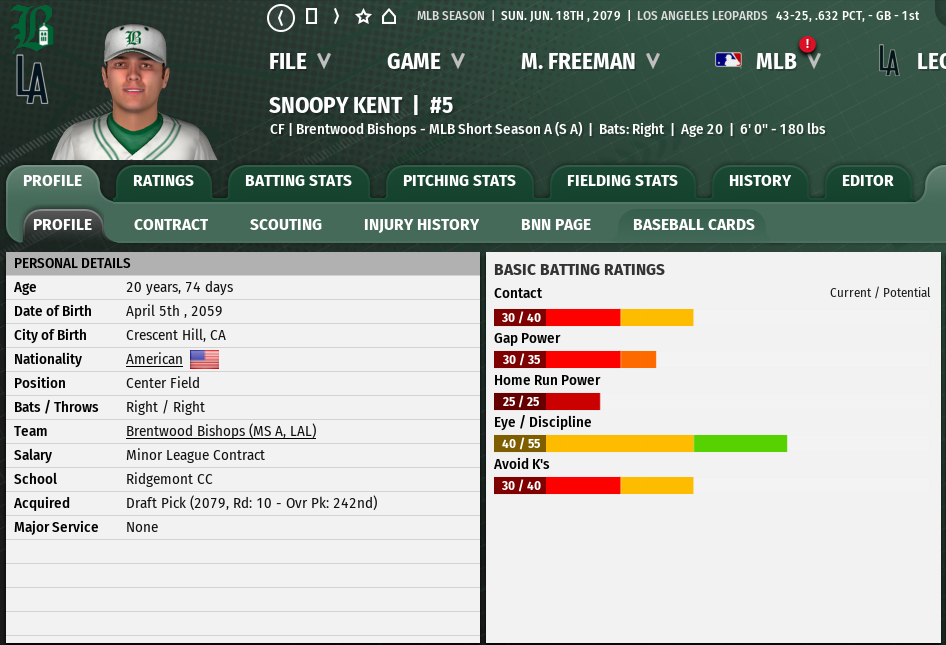
Task: Open the Contract sub-tab
Action: pos(171,225)
